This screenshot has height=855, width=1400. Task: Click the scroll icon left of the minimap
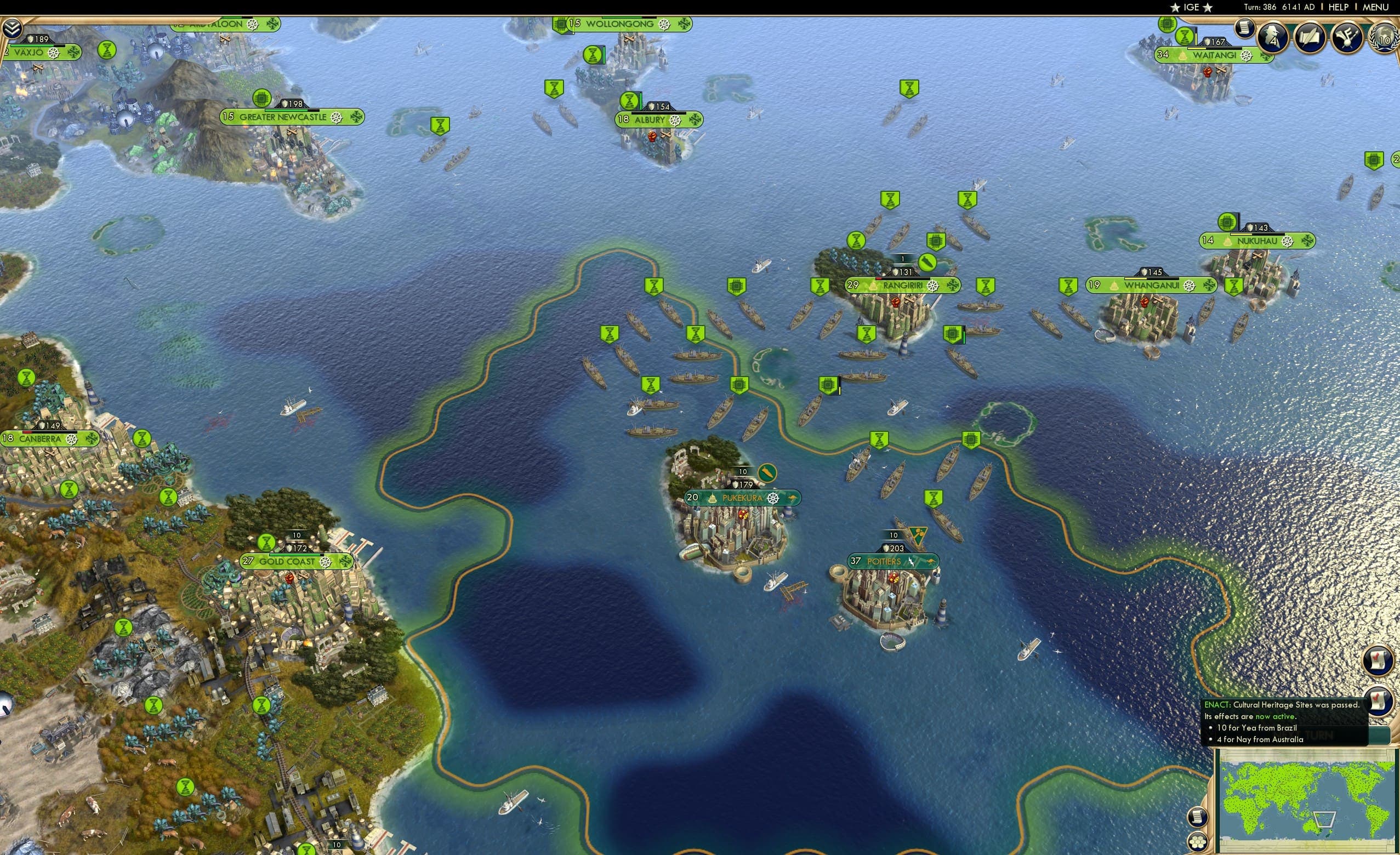point(1198,818)
